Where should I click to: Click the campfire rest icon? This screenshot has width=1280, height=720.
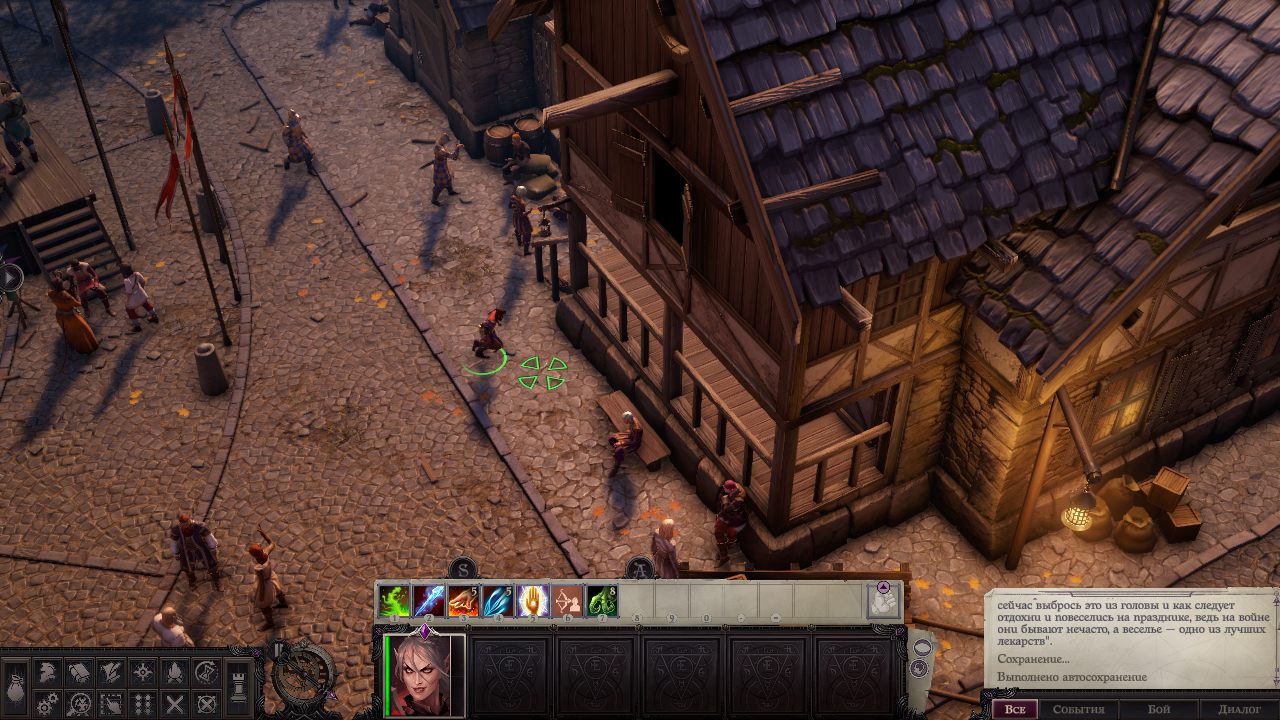[x=174, y=673]
